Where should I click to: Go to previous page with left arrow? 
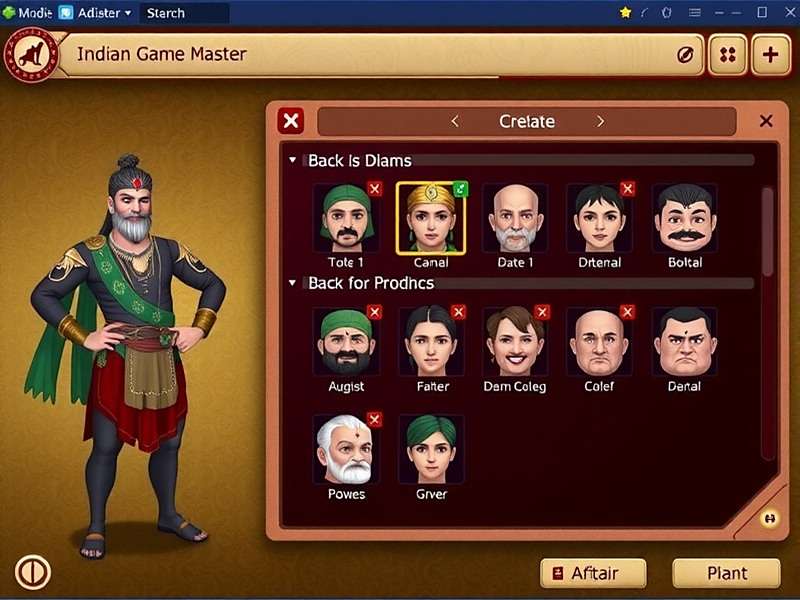click(455, 121)
